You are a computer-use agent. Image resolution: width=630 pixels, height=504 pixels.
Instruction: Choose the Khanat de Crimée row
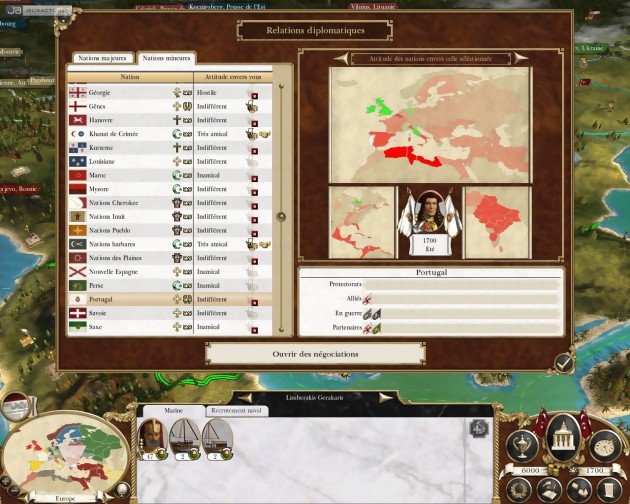point(130,133)
